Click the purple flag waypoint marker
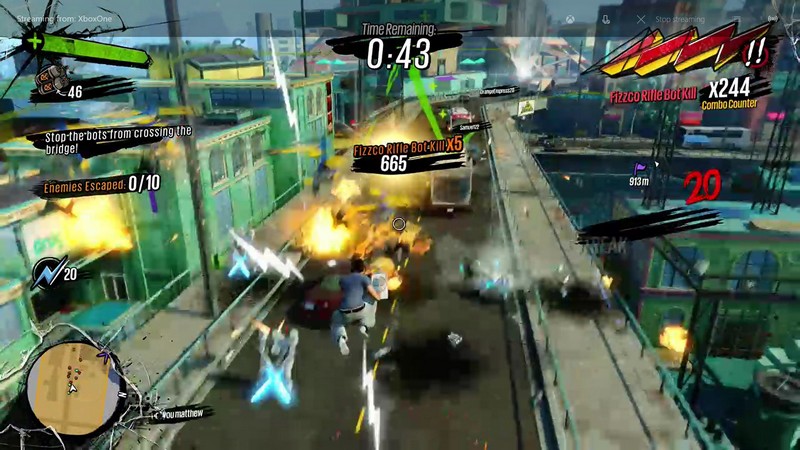The image size is (800, 450). pos(640,168)
